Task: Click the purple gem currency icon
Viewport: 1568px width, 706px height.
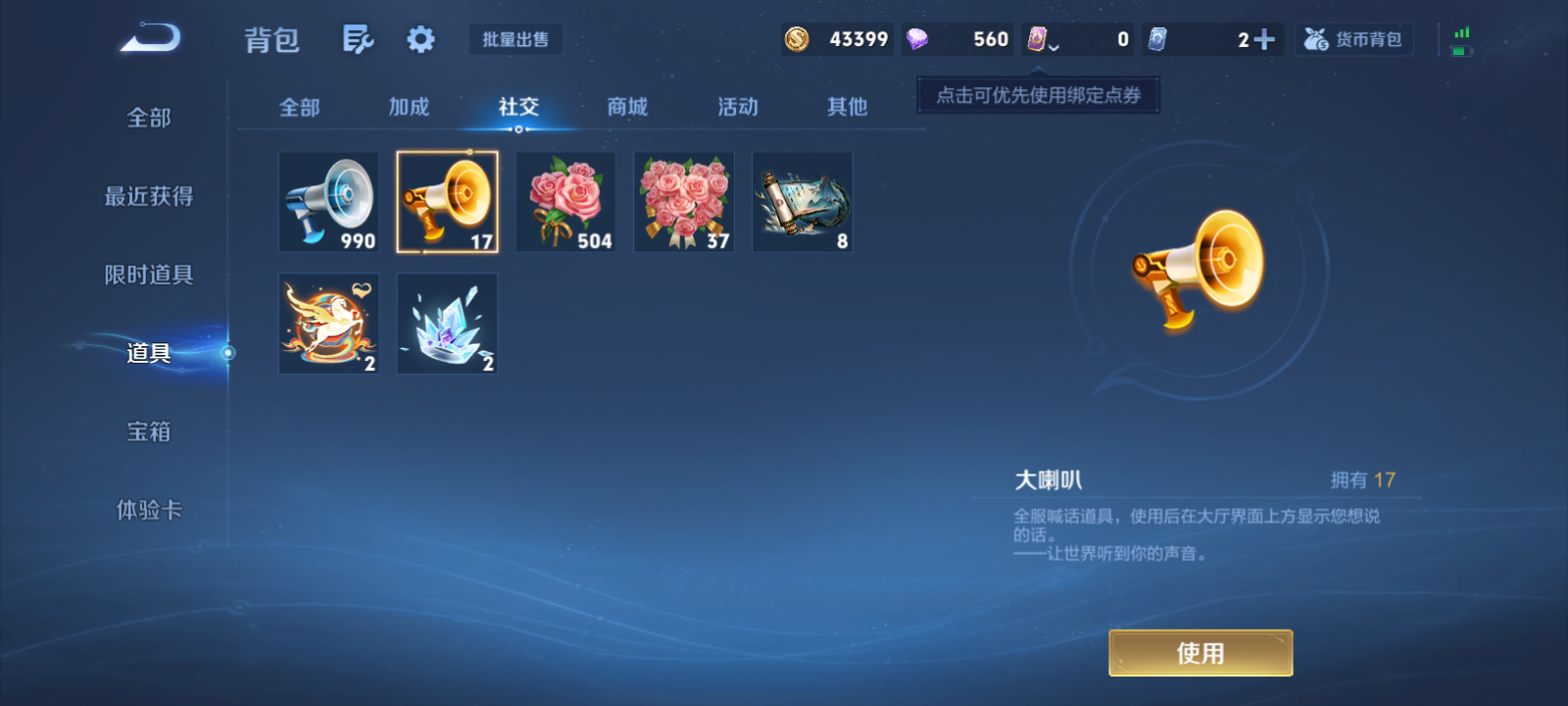Action: (918, 40)
